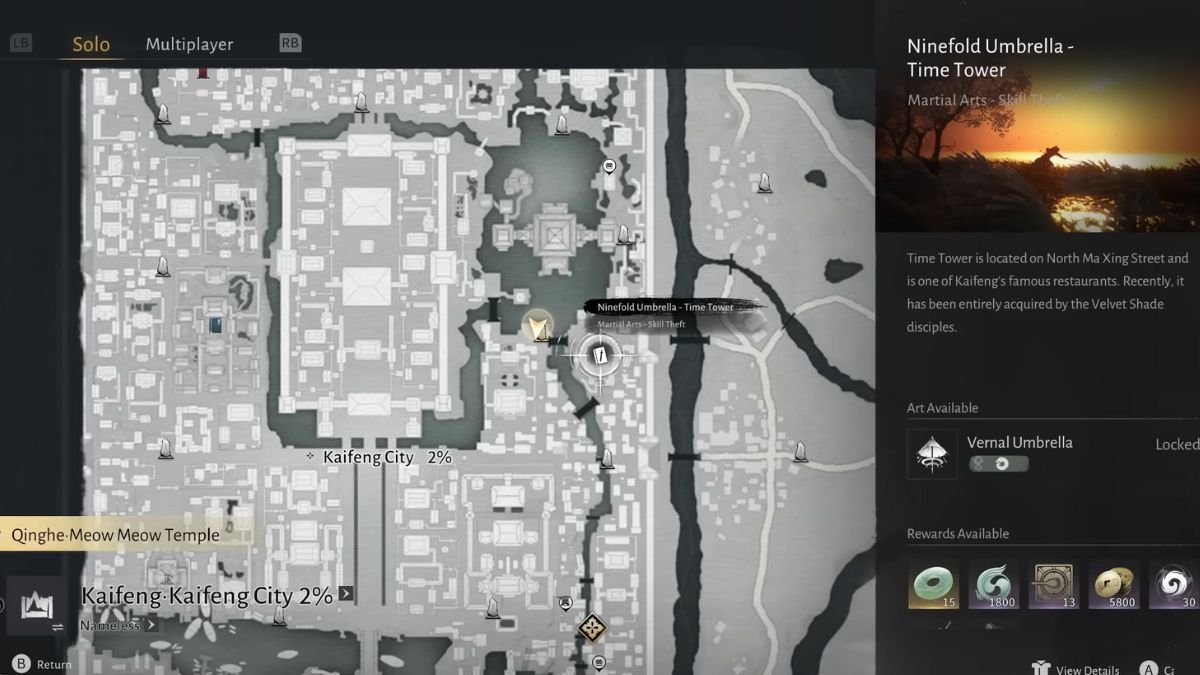Inspect the jade ring reward with 15
The width and height of the screenshot is (1200, 675).
933,585
